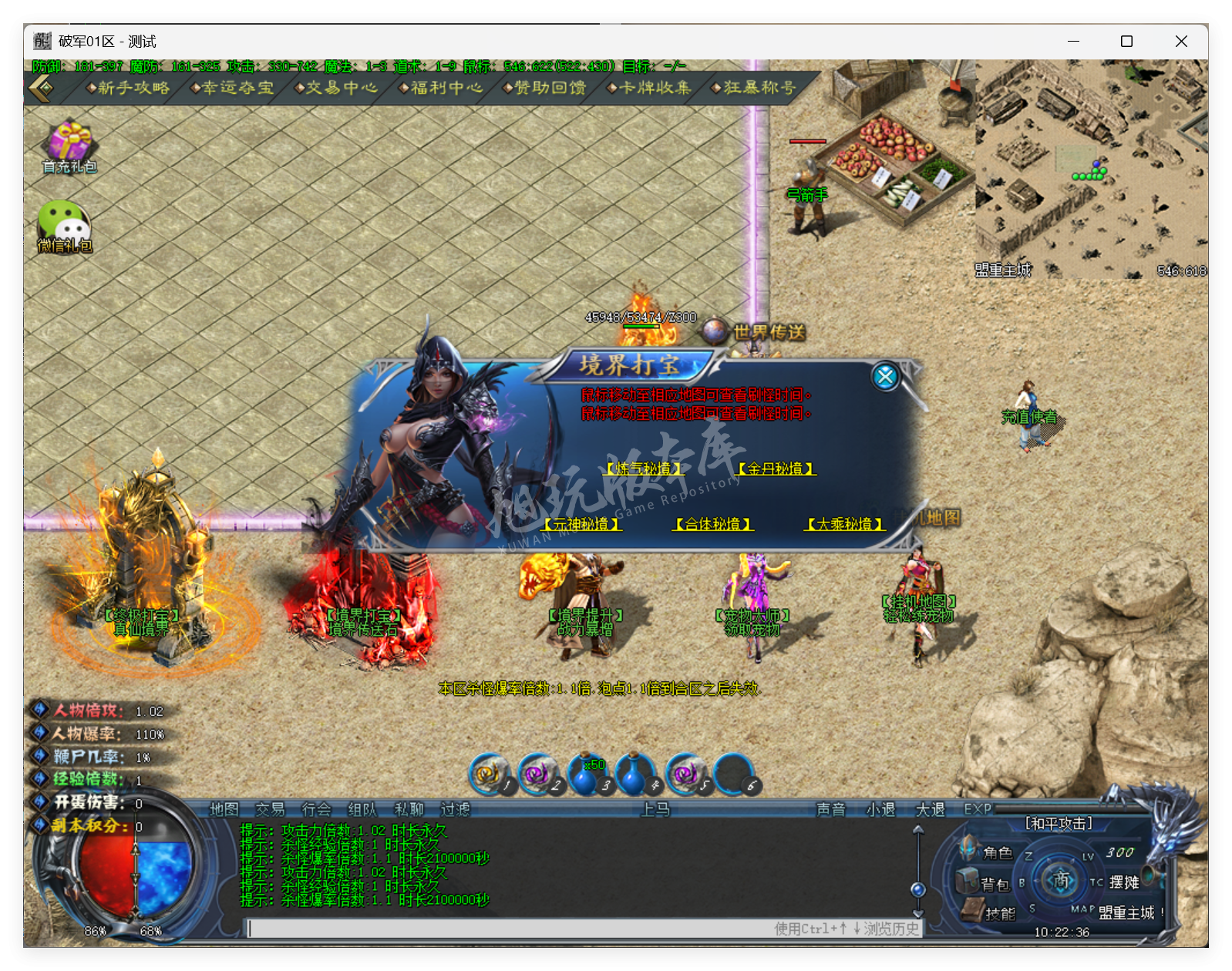The image size is (1232, 971).
Task: Close the 境界打宝 dialog
Action: click(885, 376)
